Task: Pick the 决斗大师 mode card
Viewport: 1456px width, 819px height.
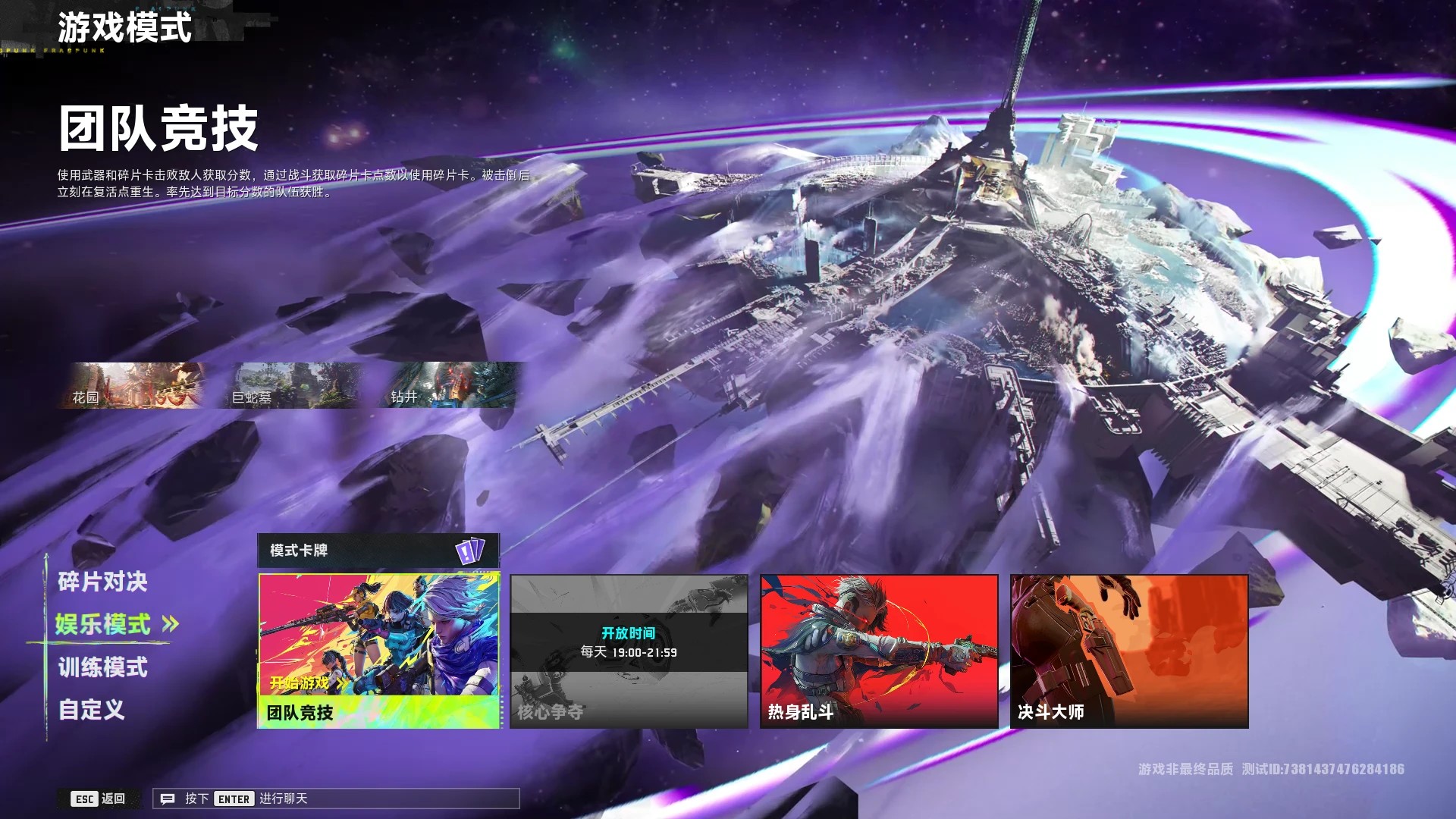Action: (x=1128, y=651)
